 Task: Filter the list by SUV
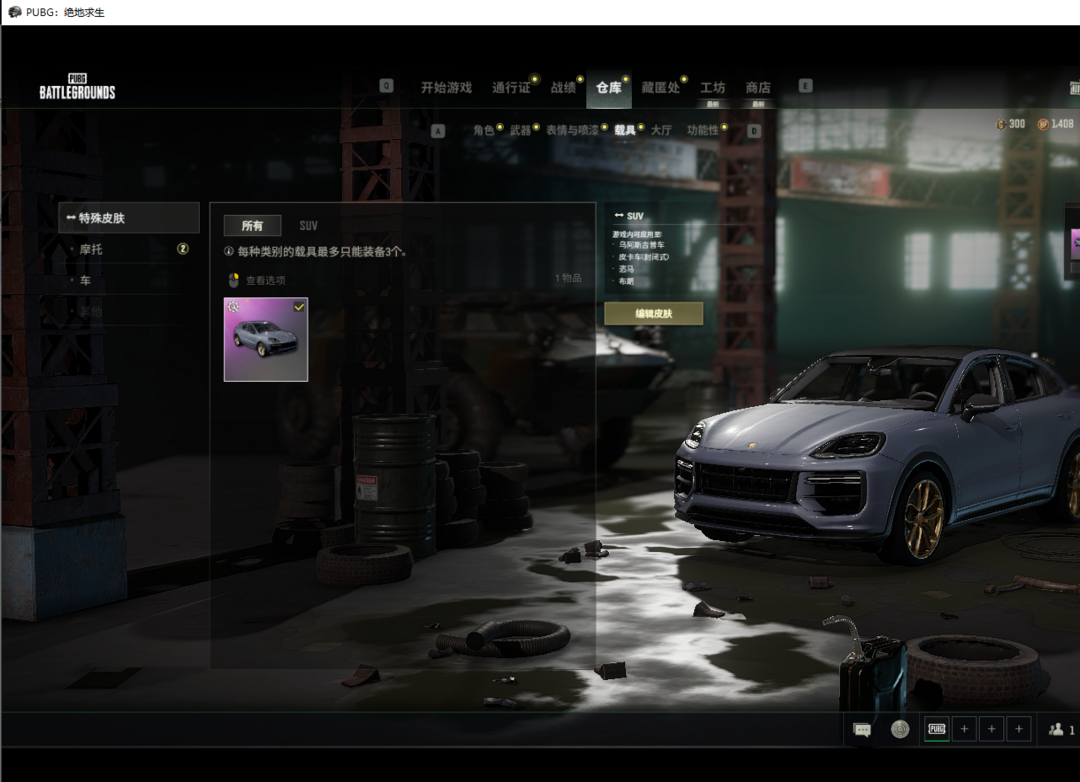point(308,226)
